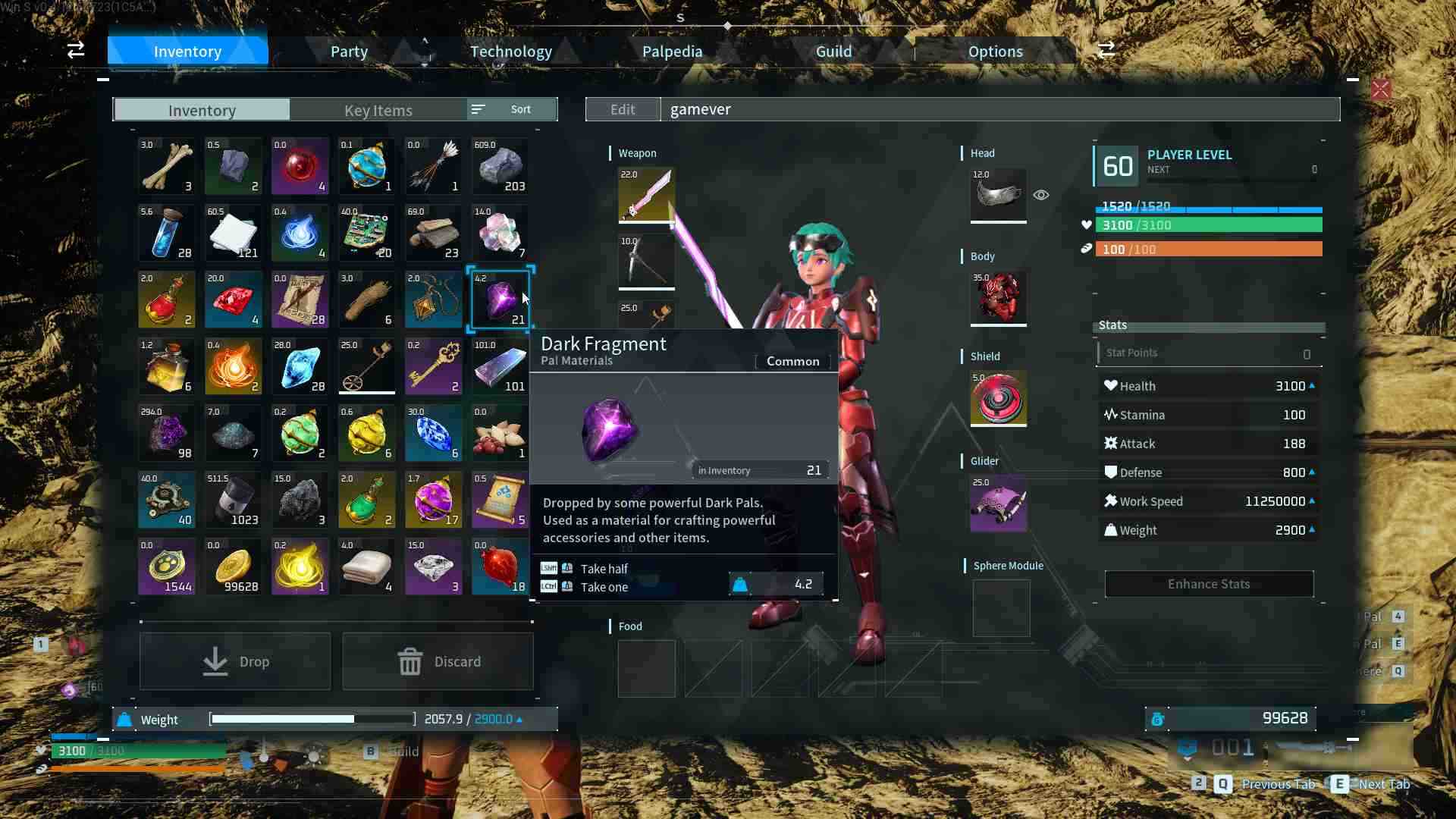Screen dimensions: 1456x819
Task: Click the equipped shield slot
Action: [999, 398]
